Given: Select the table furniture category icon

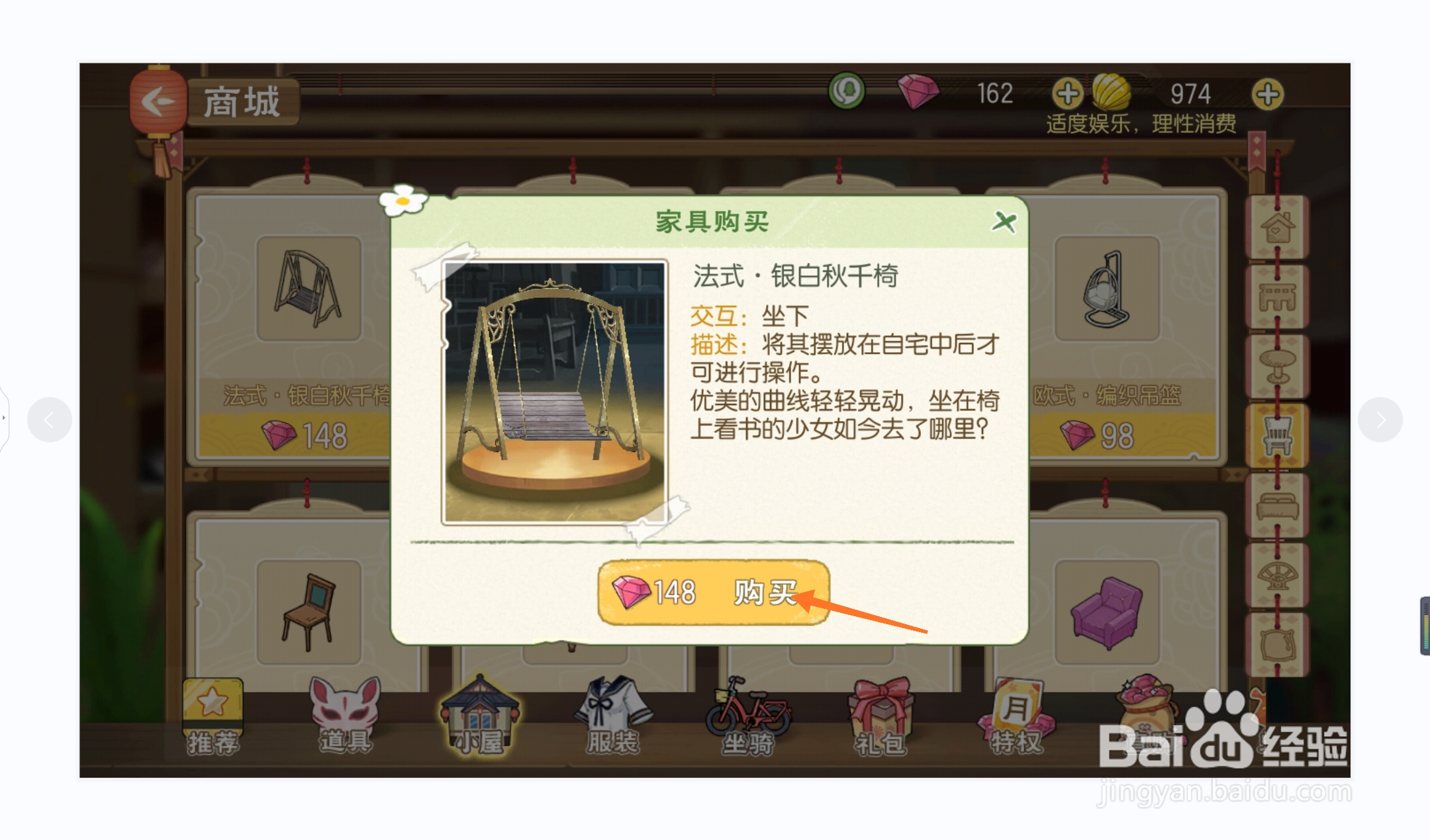Looking at the screenshot, I should (x=1278, y=362).
